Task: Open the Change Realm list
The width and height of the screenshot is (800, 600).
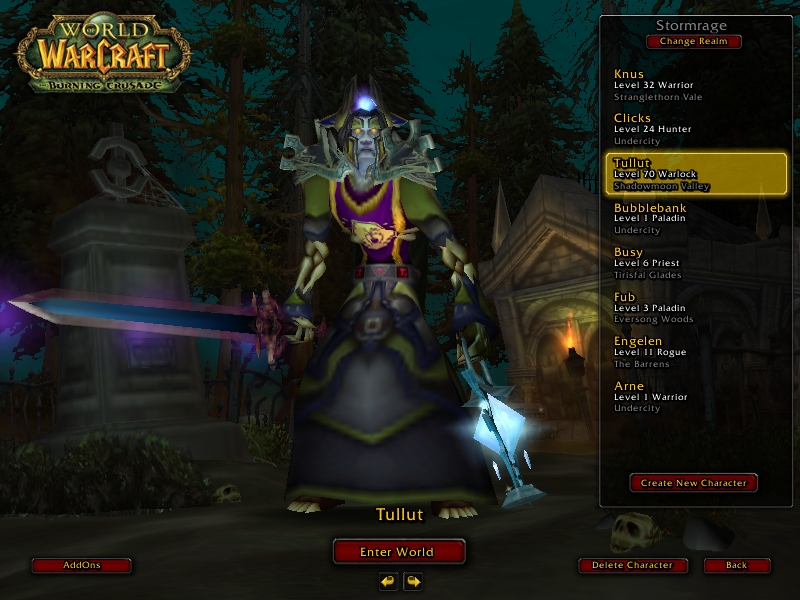Action: (694, 42)
